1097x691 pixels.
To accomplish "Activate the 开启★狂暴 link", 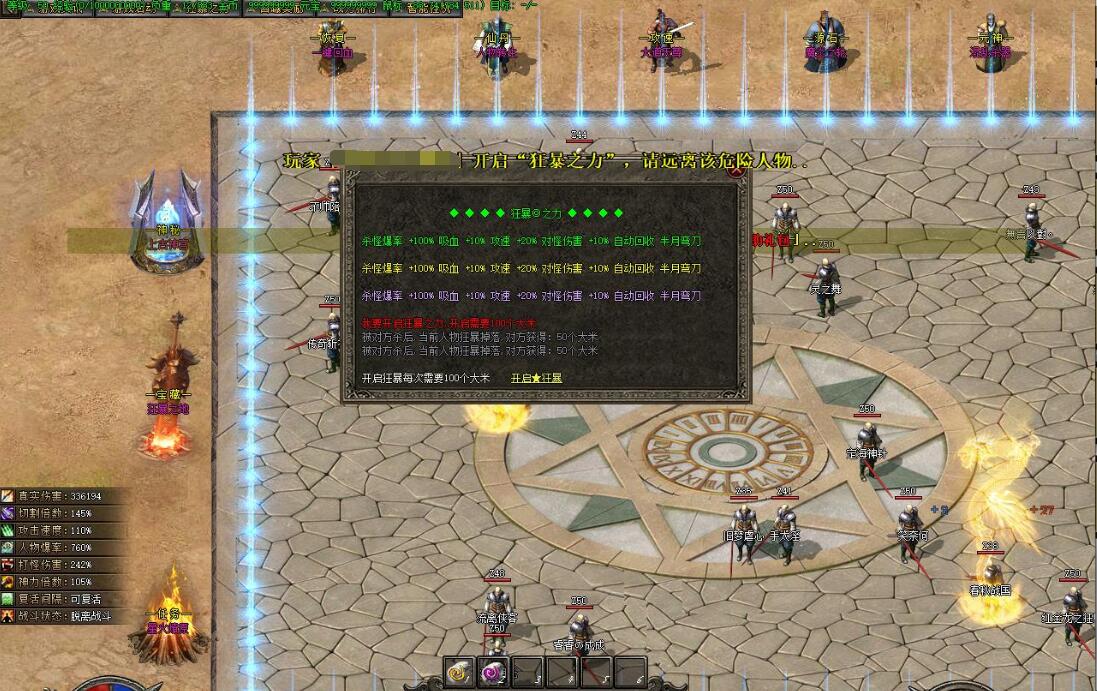I will click(x=536, y=379).
